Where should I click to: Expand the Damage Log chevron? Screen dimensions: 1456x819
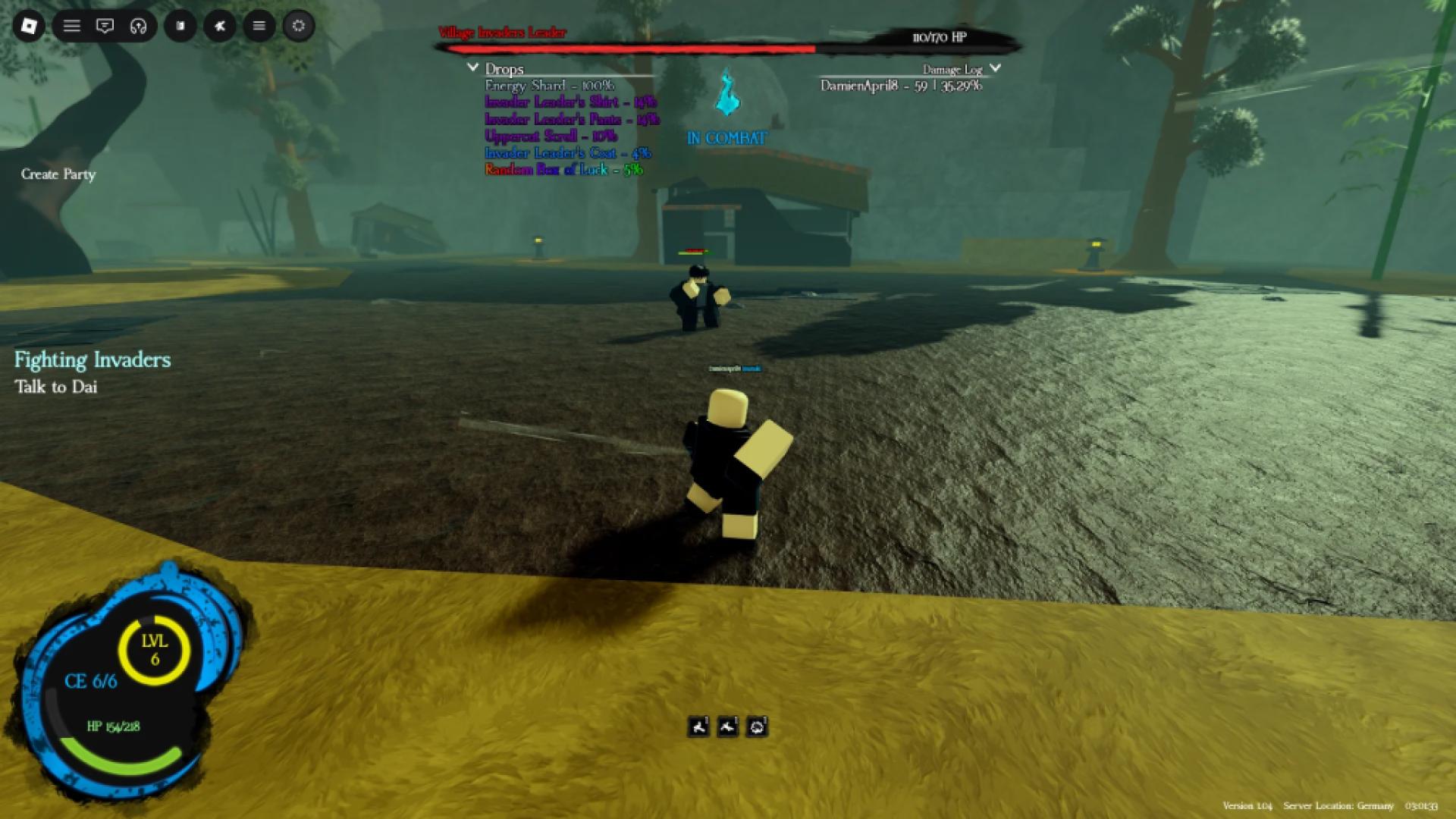996,67
